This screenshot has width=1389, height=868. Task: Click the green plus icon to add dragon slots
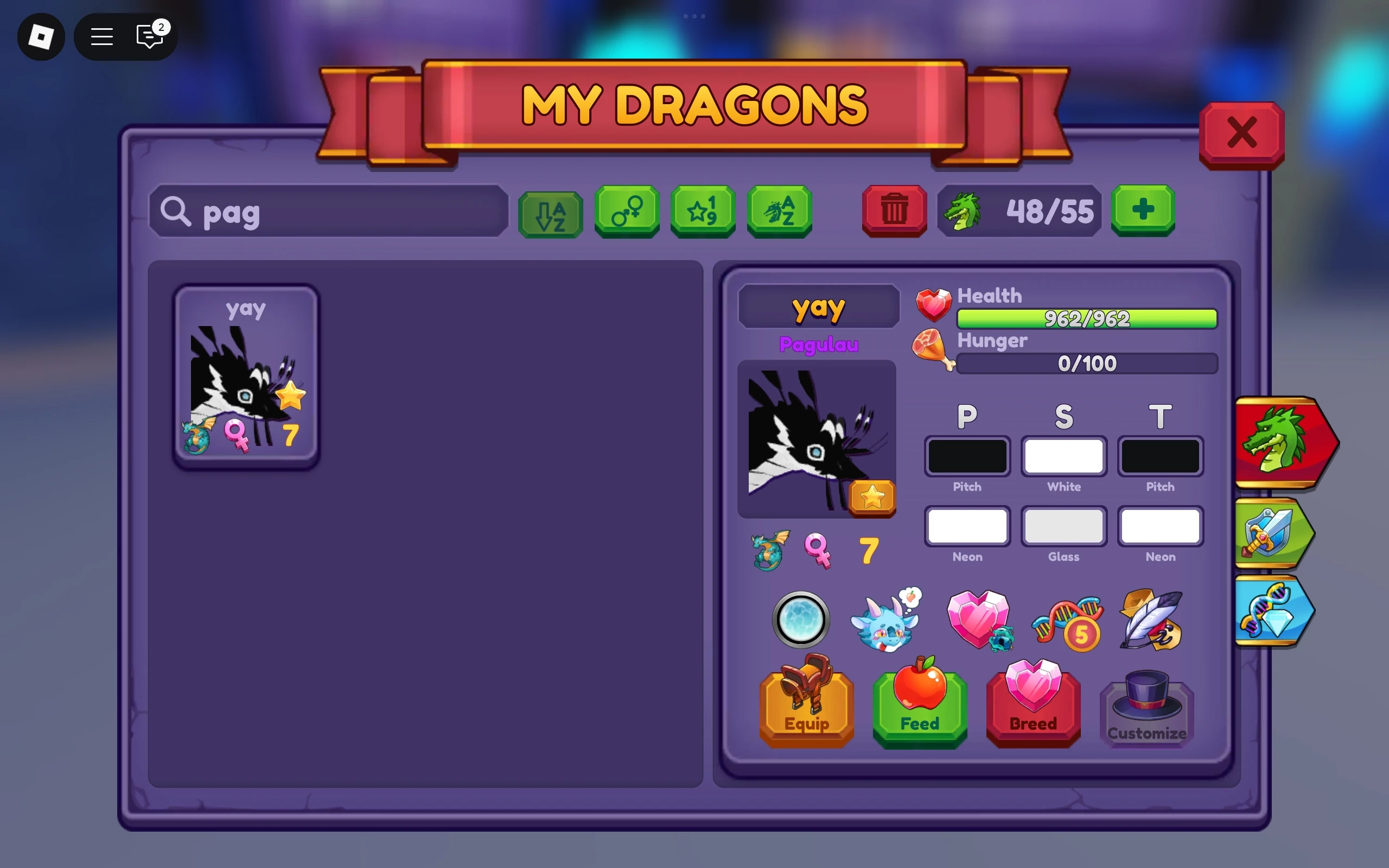click(x=1142, y=211)
